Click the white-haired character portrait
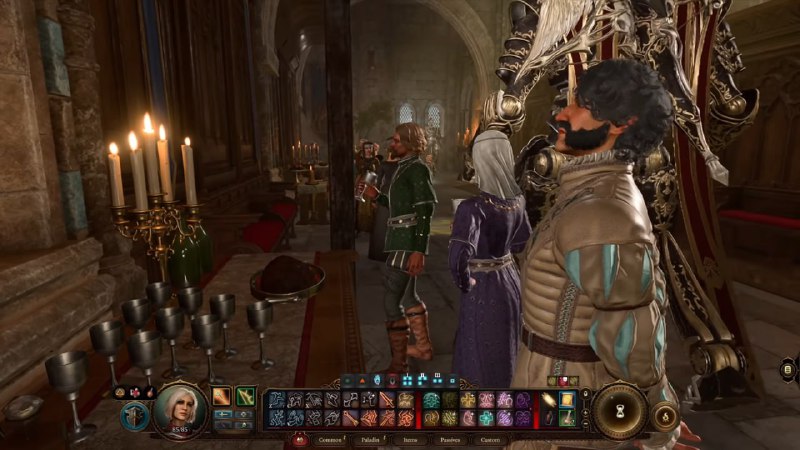Screen dimensions: 800x450 pos(181,408)
